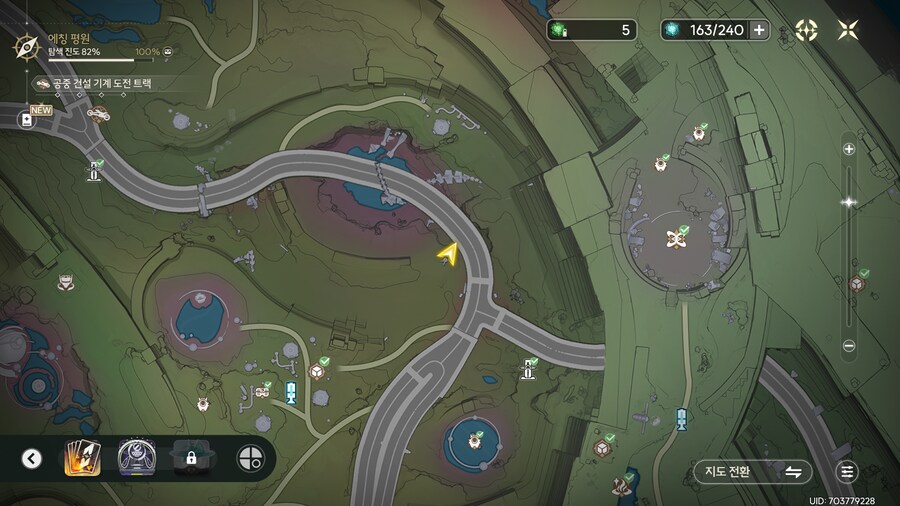Open the map list filter icon
The width and height of the screenshot is (900, 506).
pyautogui.click(x=848, y=472)
